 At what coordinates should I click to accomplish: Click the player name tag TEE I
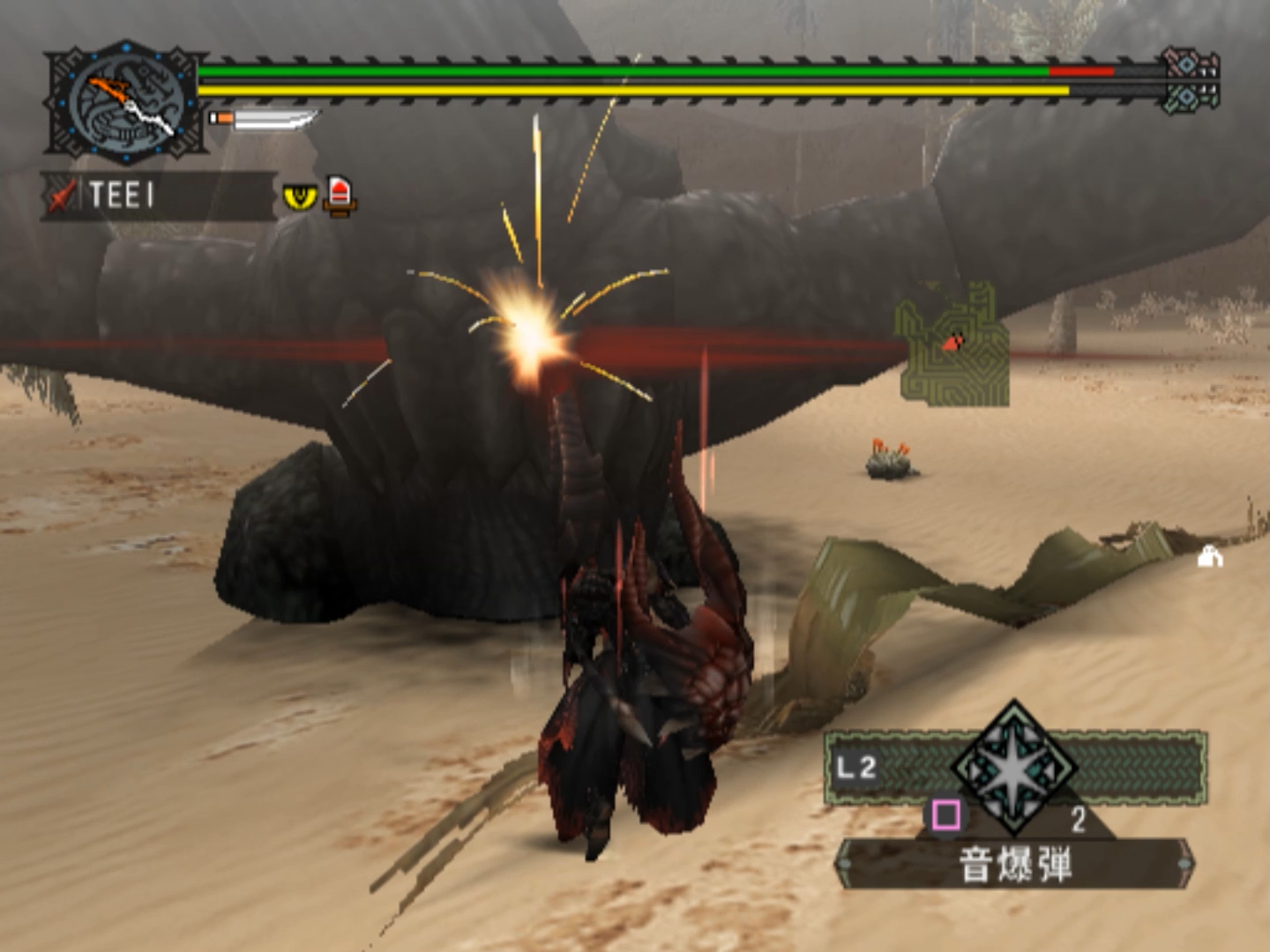point(122,195)
